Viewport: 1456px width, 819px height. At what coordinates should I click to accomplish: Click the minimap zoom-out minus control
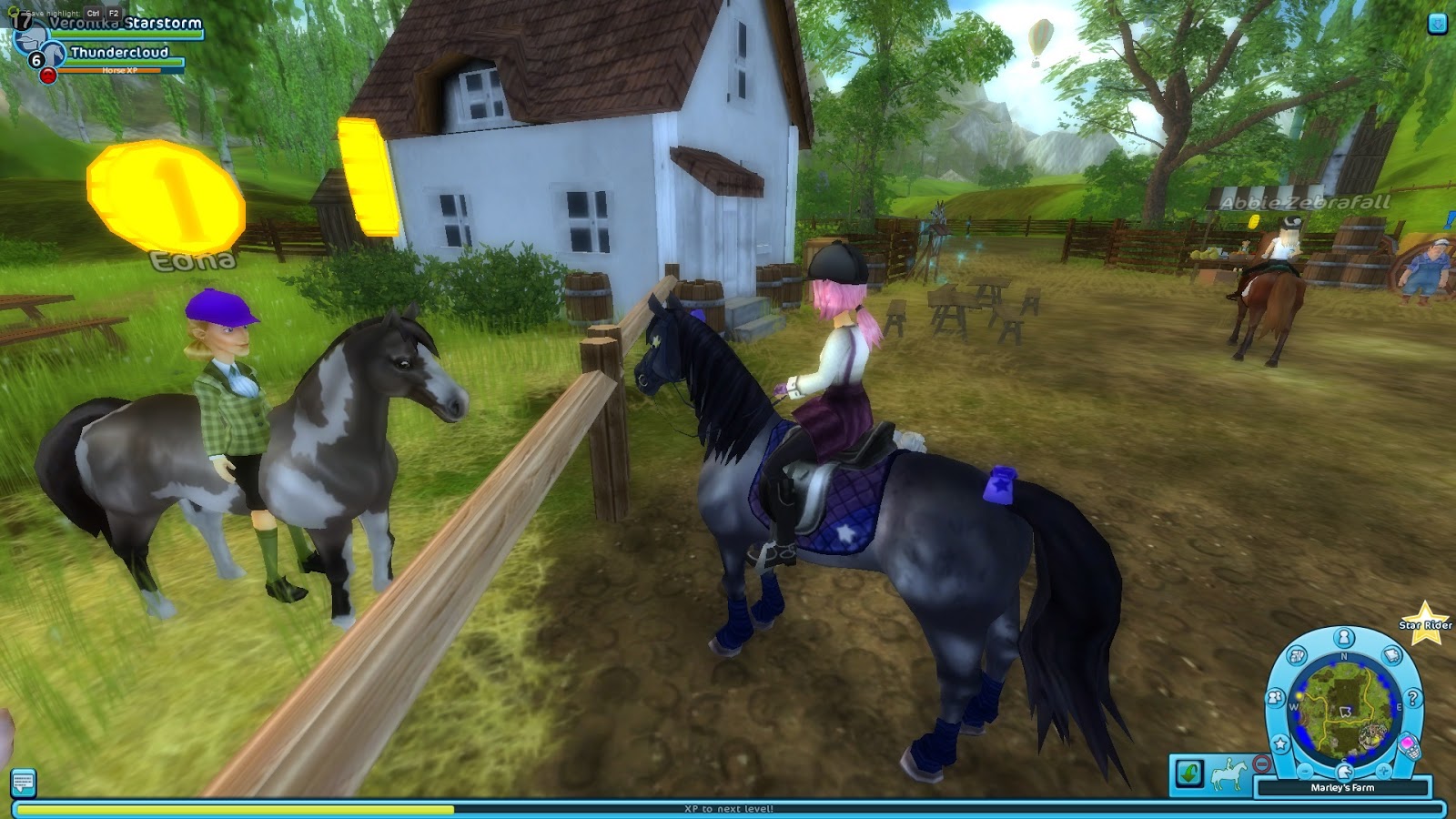[1304, 771]
